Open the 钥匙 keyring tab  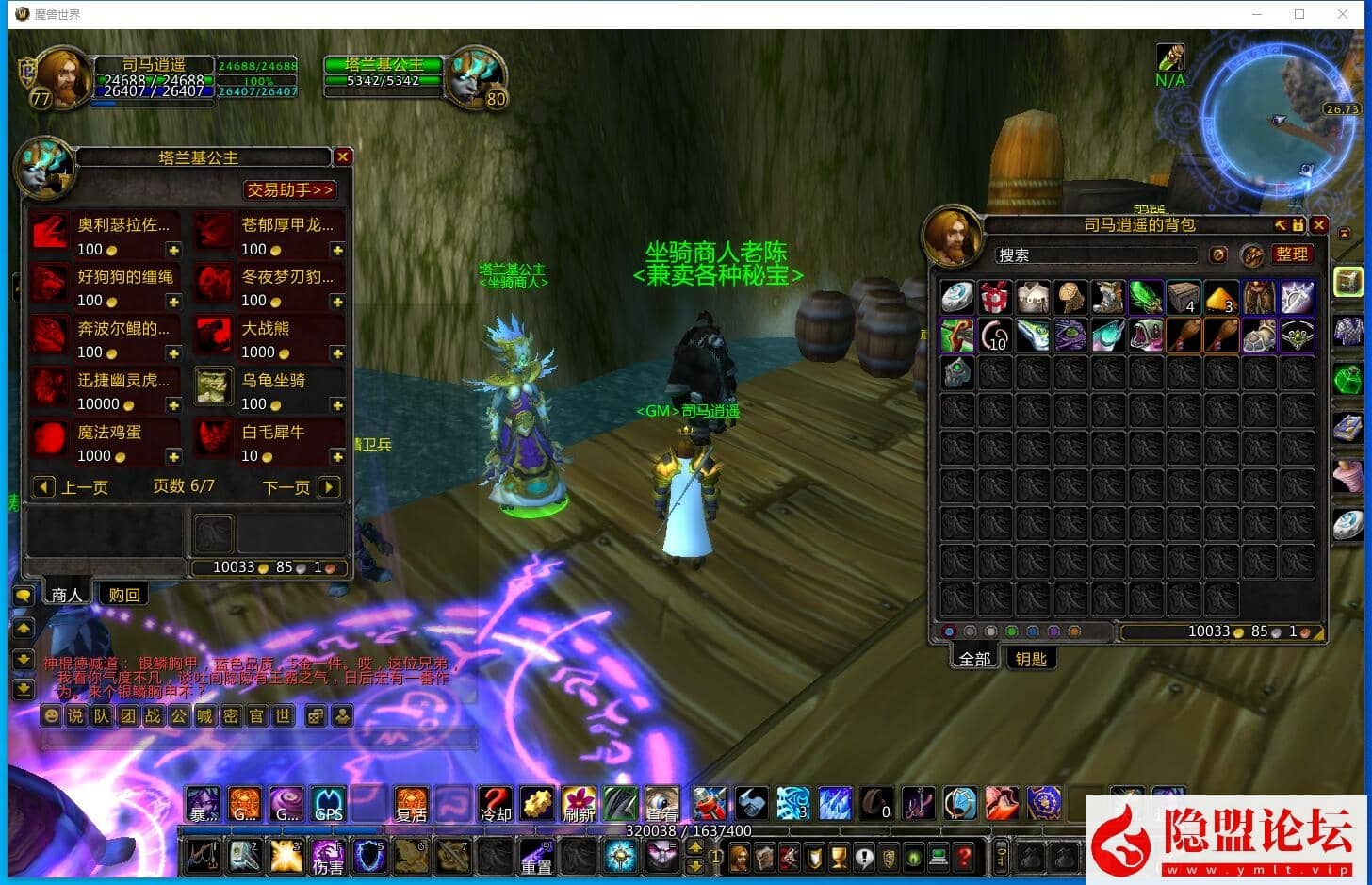click(1031, 659)
